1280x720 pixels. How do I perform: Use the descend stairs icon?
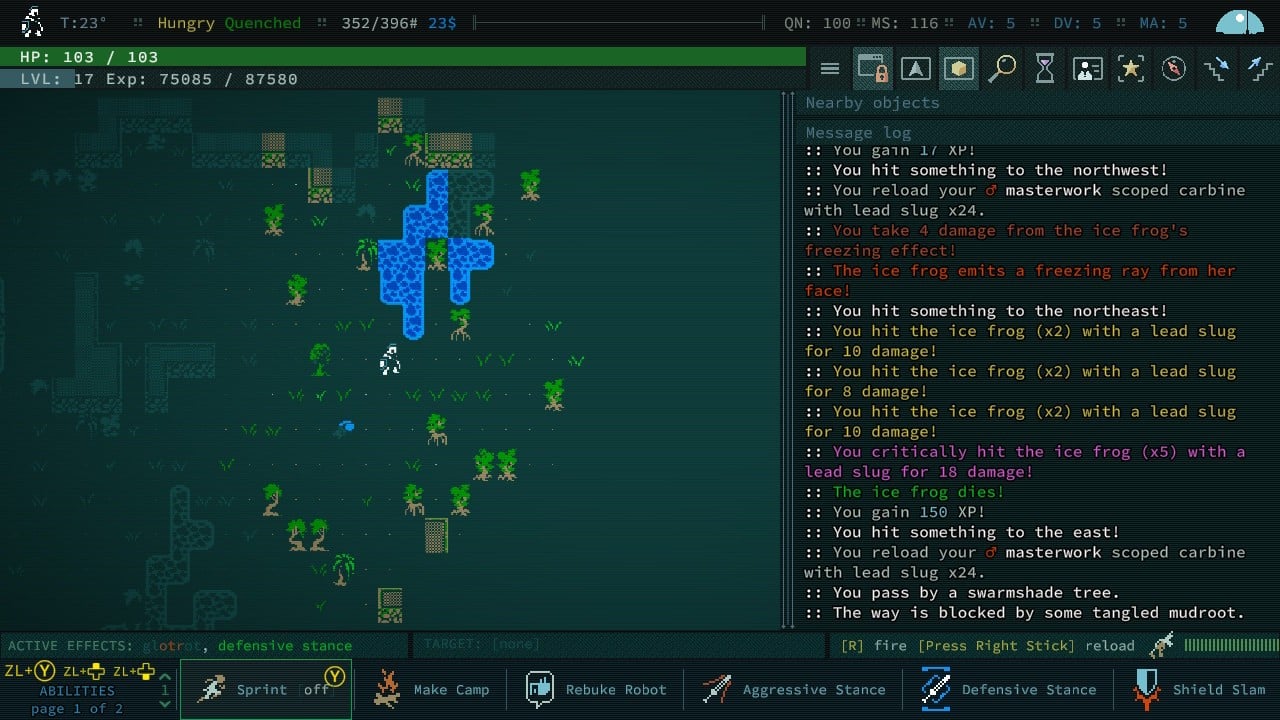point(1217,69)
